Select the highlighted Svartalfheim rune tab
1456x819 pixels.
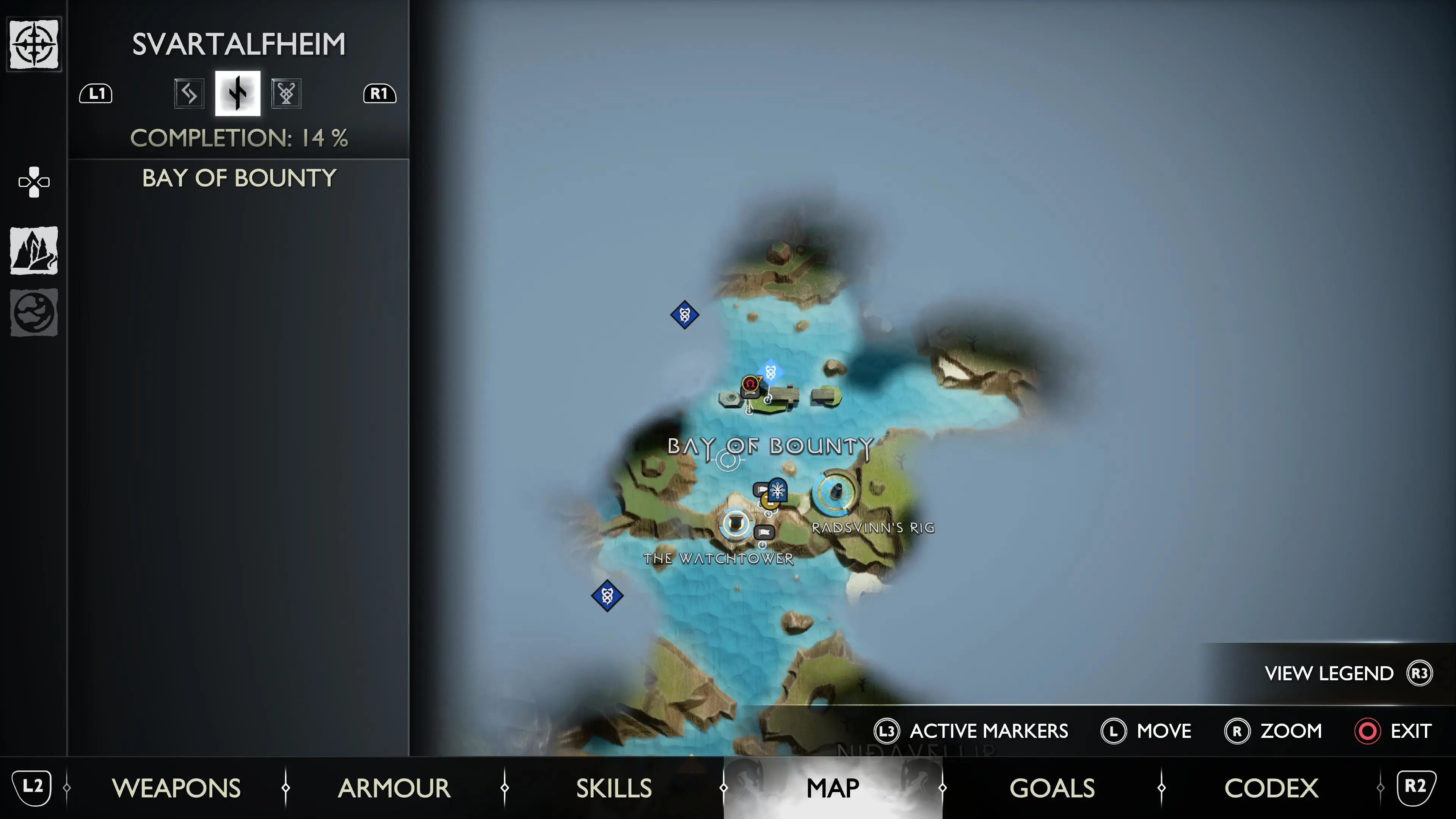point(237,93)
